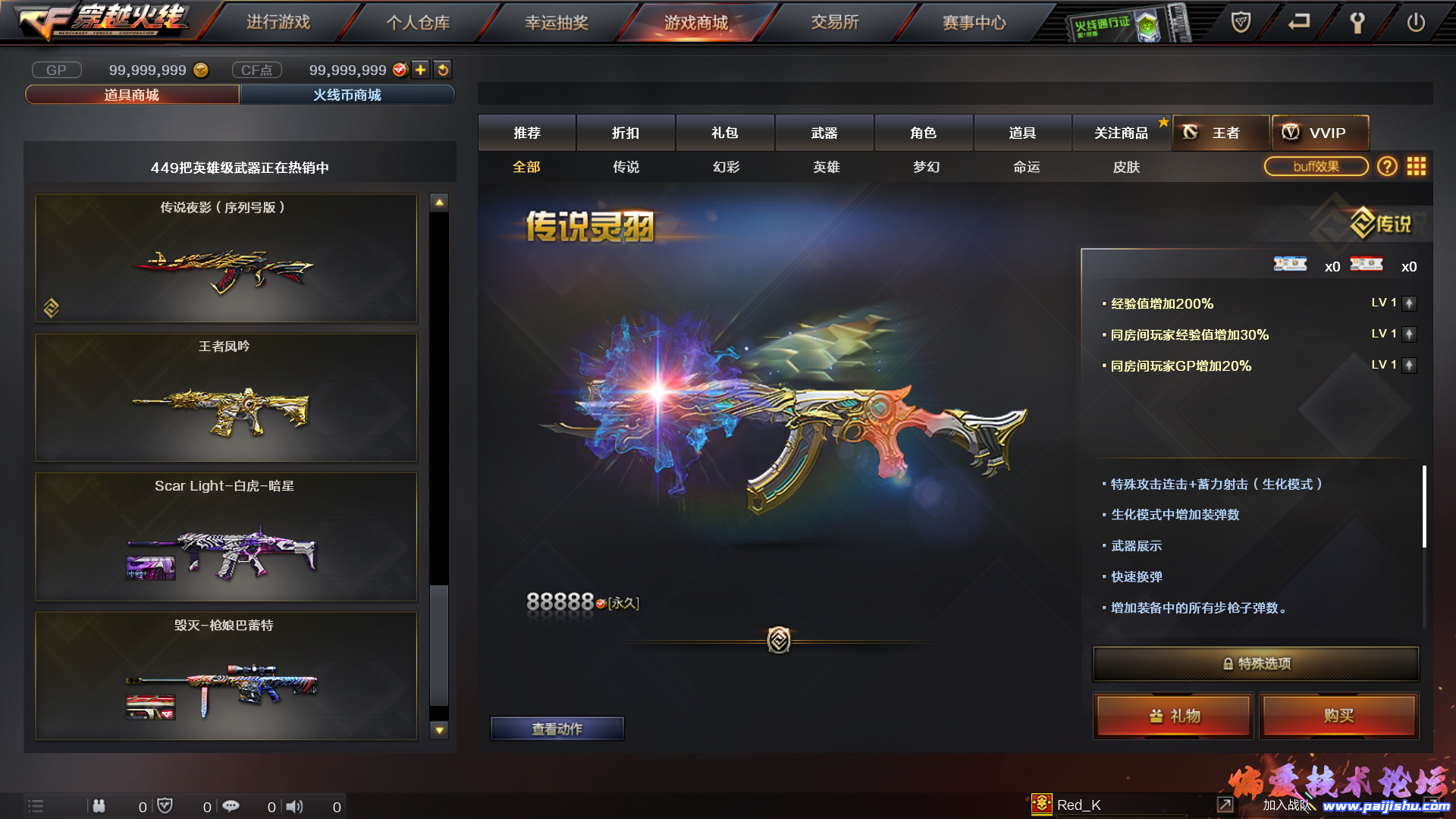Viewport: 1456px width, 819px height.
Task: Switch to the VVIP tab
Action: click(1320, 133)
